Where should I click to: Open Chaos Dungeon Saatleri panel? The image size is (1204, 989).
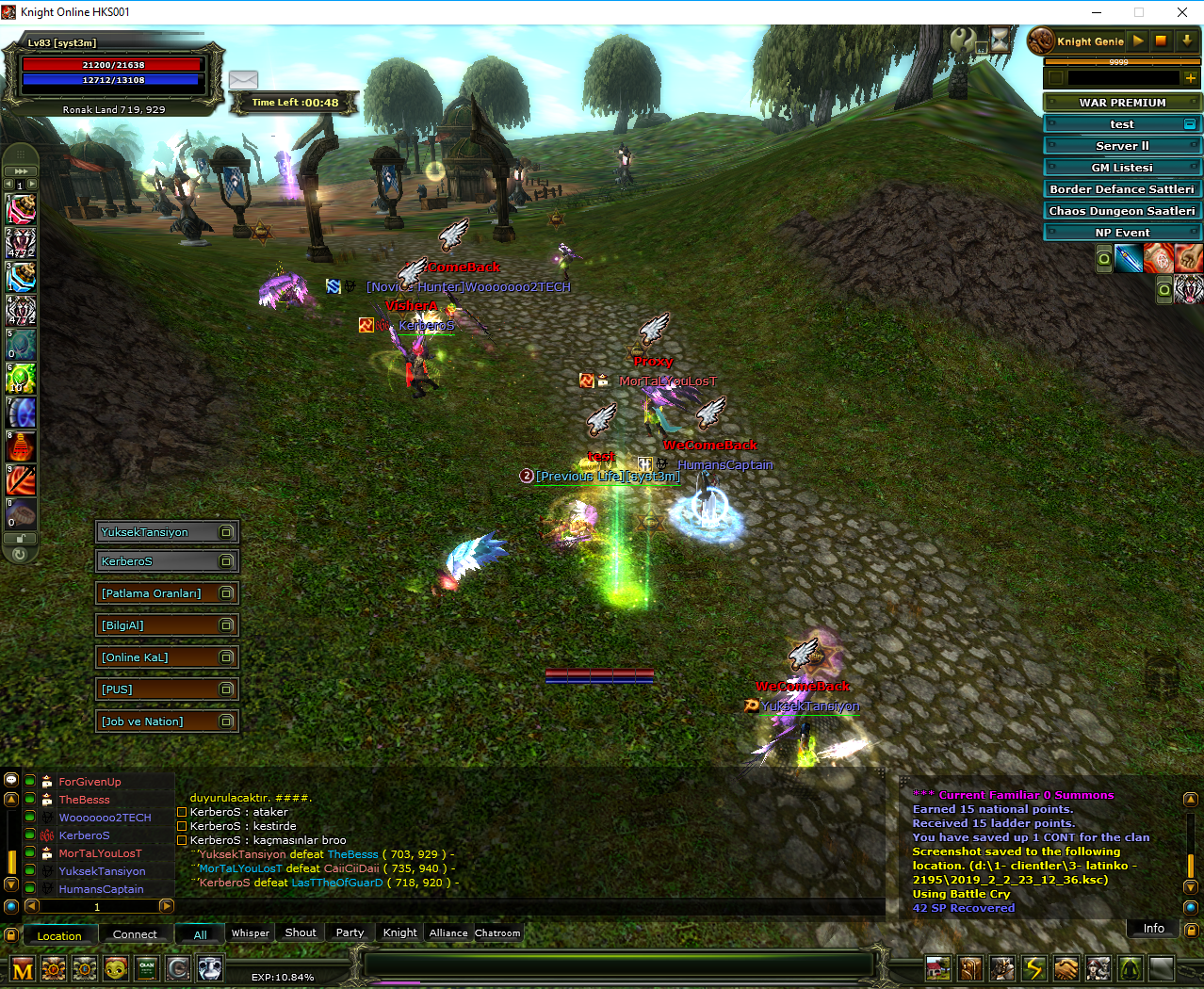click(1121, 211)
